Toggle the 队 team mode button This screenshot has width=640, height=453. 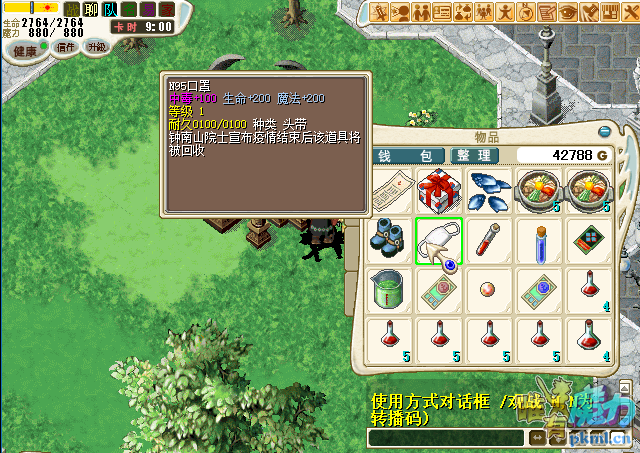pos(110,9)
